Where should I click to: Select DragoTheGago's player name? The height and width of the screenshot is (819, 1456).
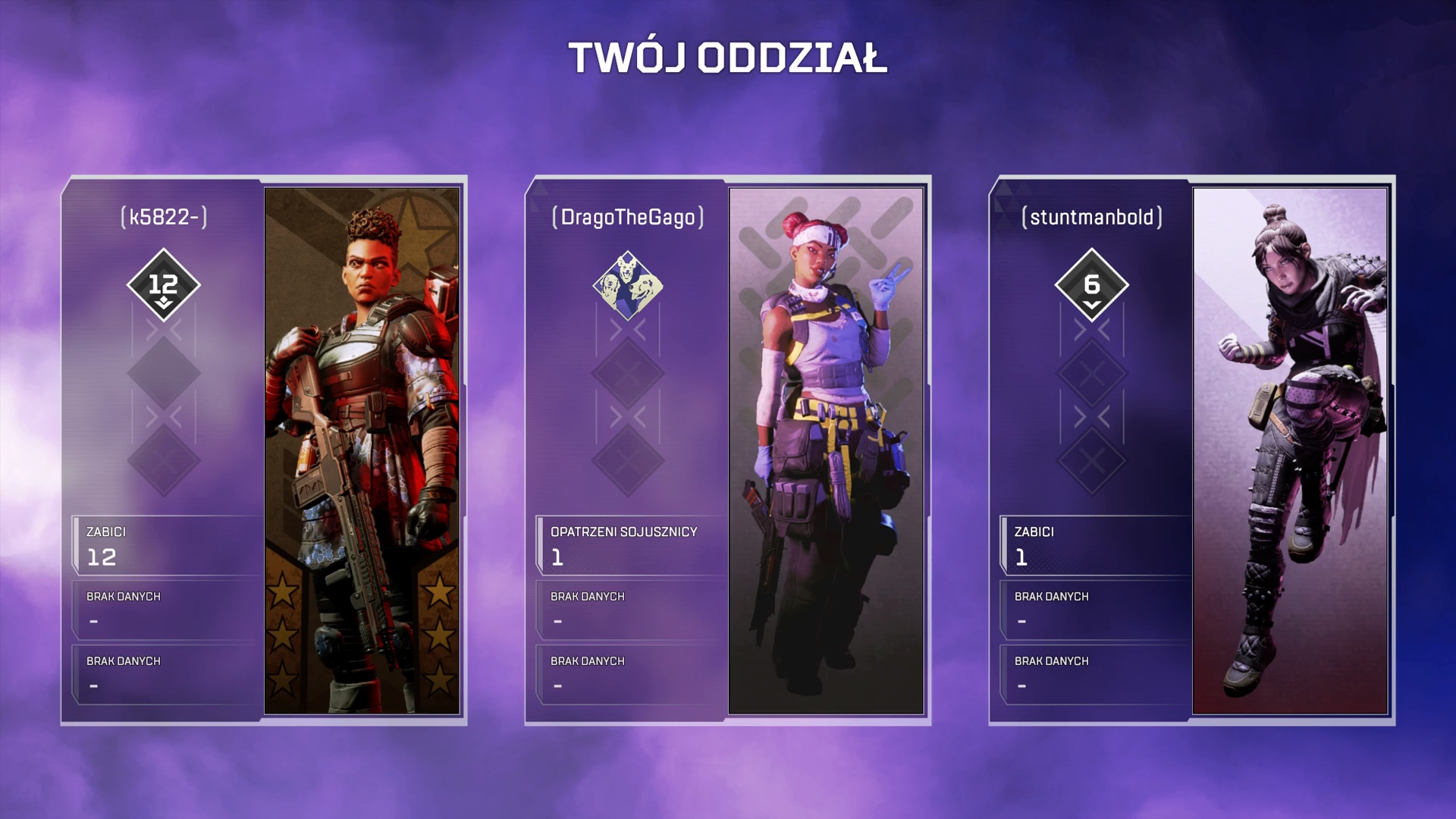[x=628, y=217]
